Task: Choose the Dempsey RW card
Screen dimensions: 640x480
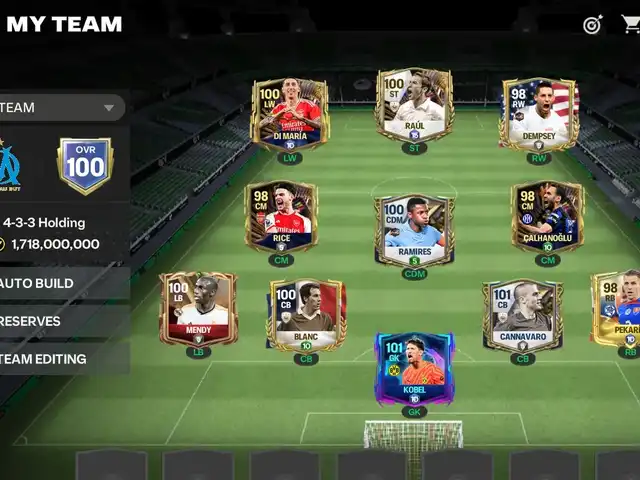Action: click(539, 115)
